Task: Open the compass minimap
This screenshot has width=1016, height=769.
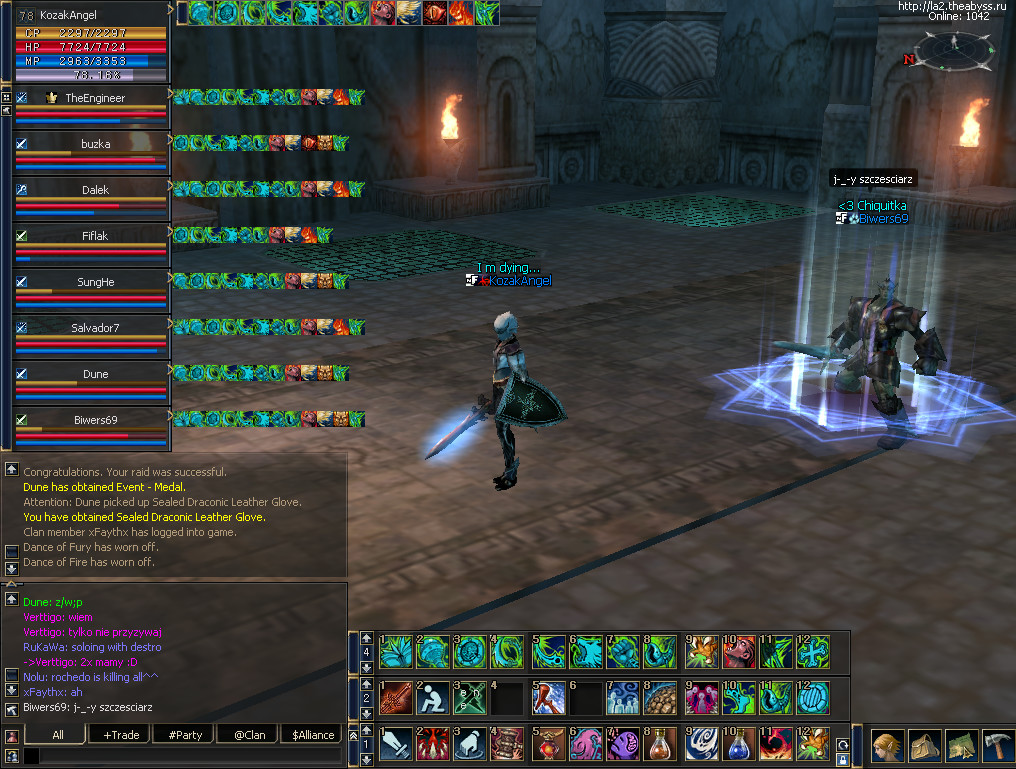Action: 955,48
